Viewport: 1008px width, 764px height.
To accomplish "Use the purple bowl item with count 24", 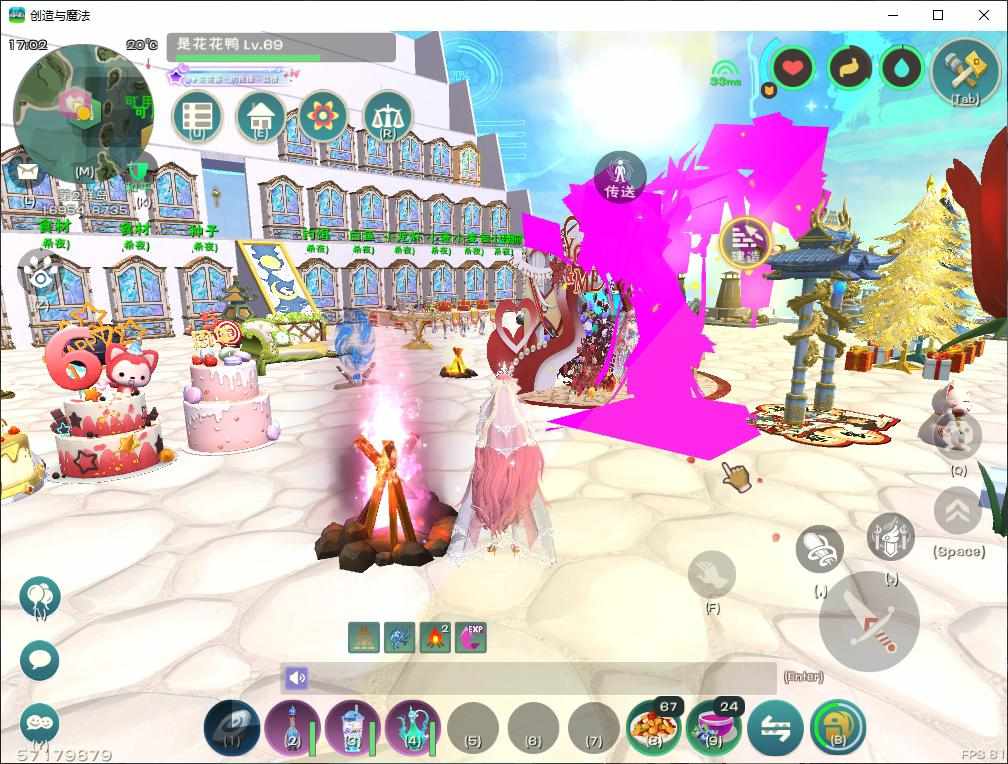I will tap(713, 727).
